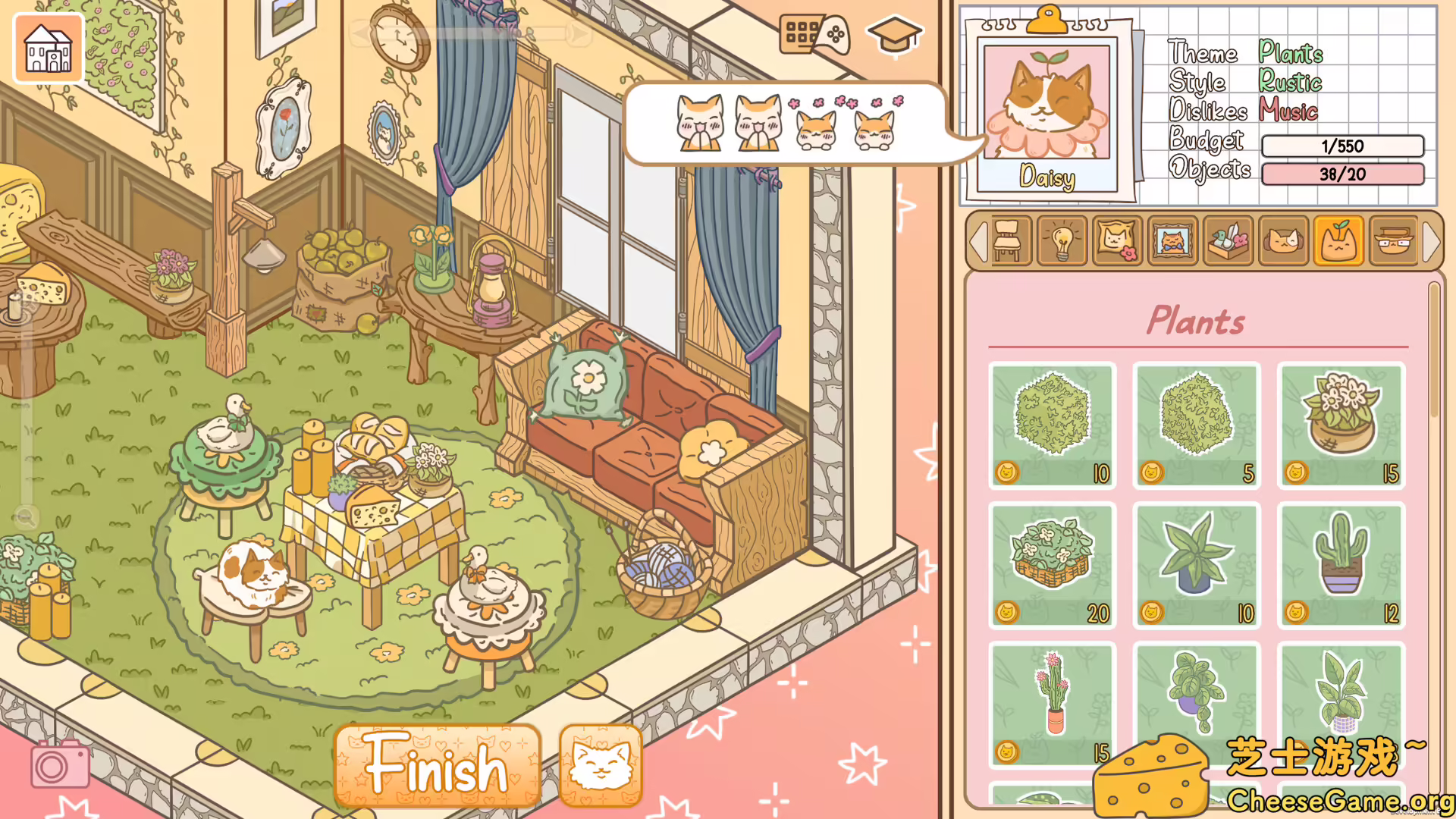Screen dimensions: 1456x819
Task: Click the Objects 38/20 progress bar
Action: 1342,174
